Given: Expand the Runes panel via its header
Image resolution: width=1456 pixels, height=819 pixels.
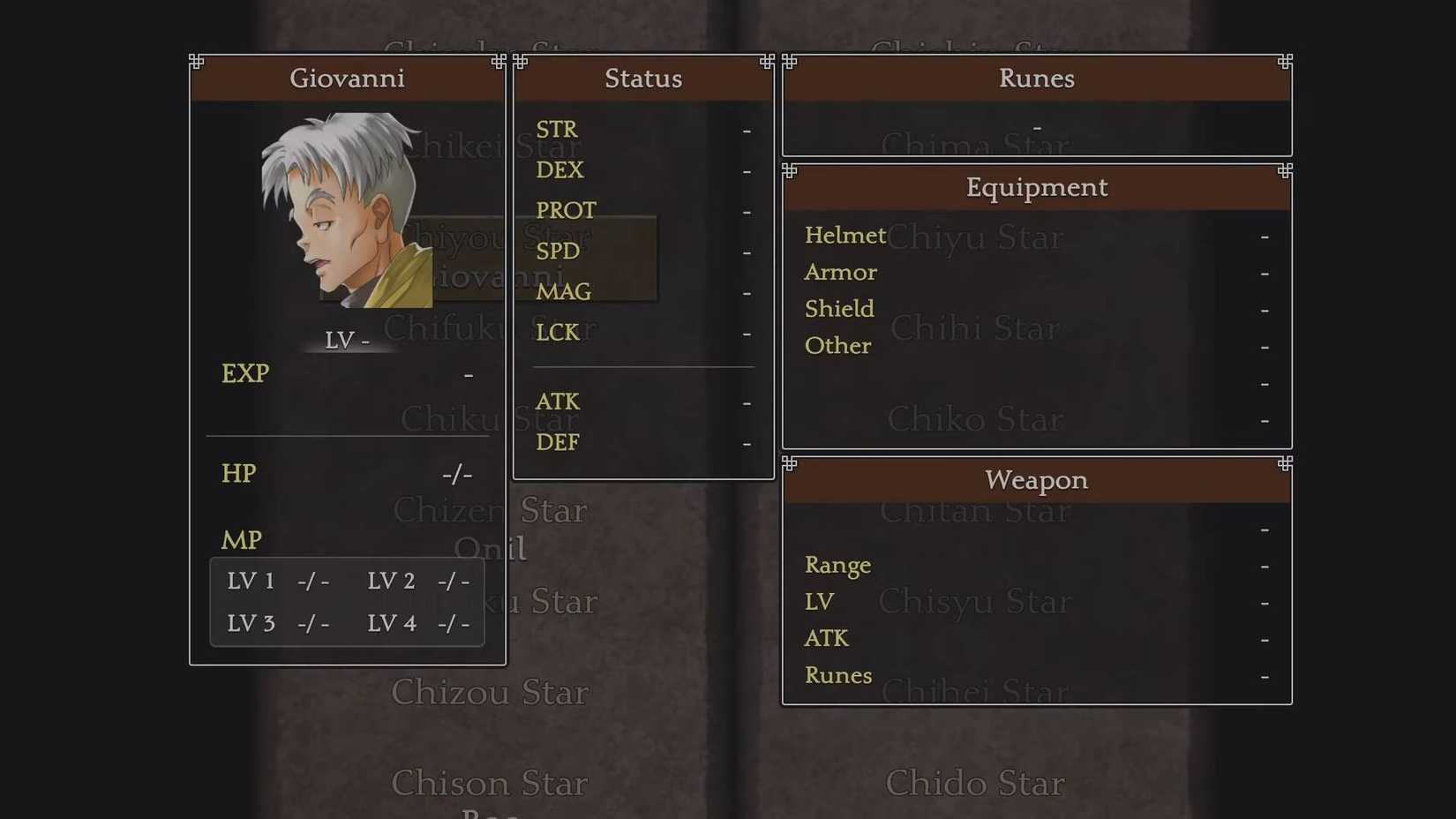Looking at the screenshot, I should coord(1037,79).
